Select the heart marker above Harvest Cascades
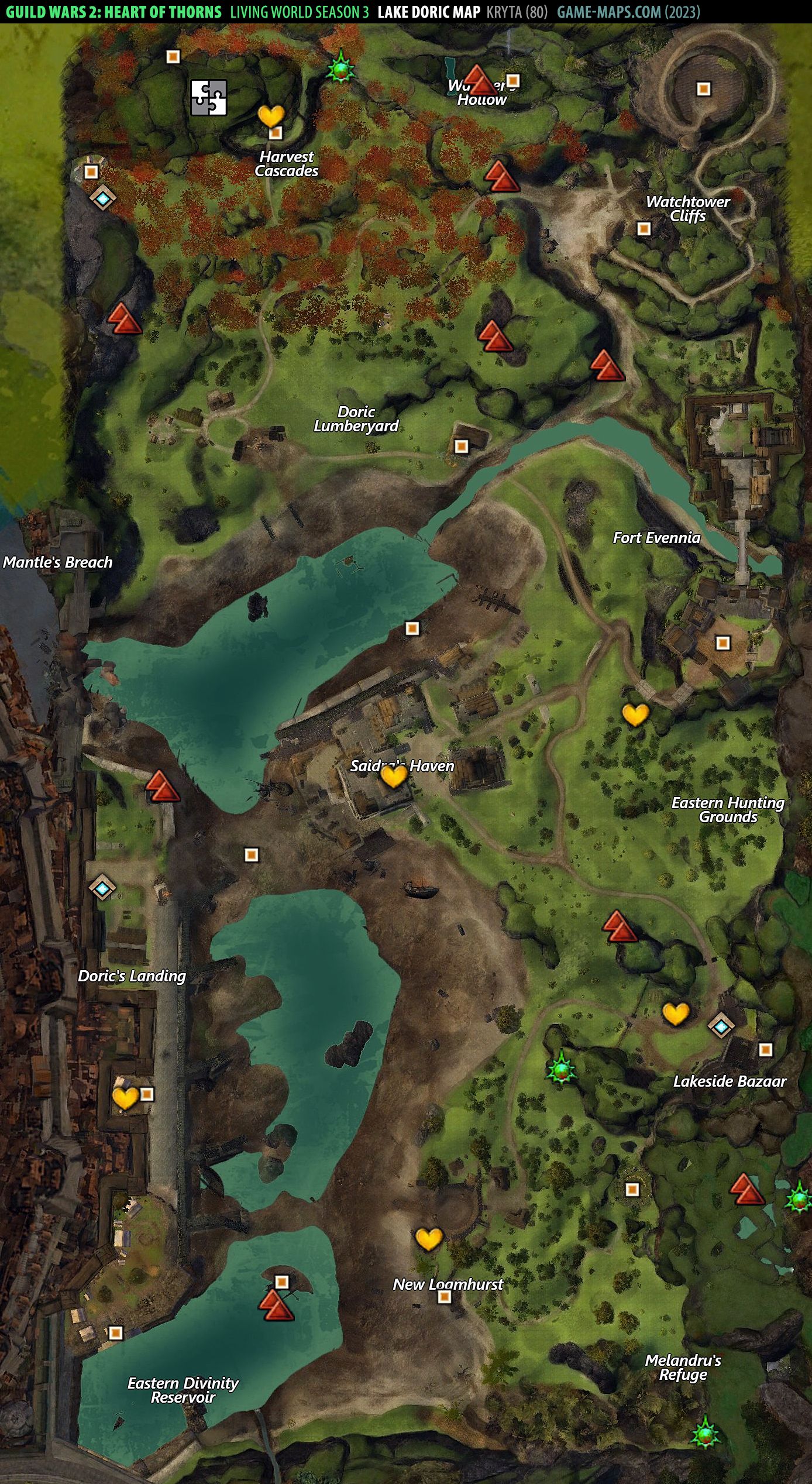 (271, 116)
